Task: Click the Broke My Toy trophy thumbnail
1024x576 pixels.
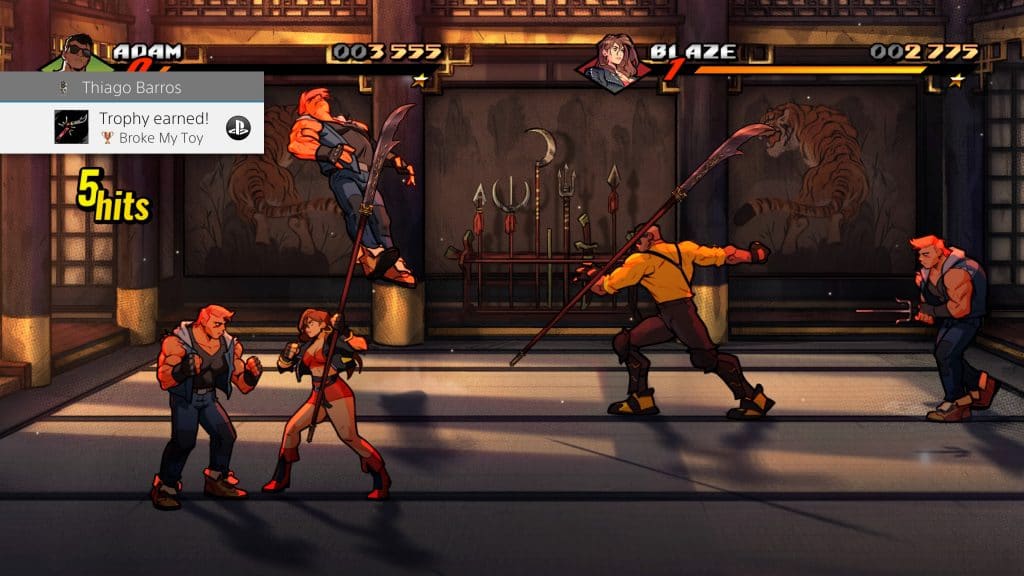Action: 71,127
